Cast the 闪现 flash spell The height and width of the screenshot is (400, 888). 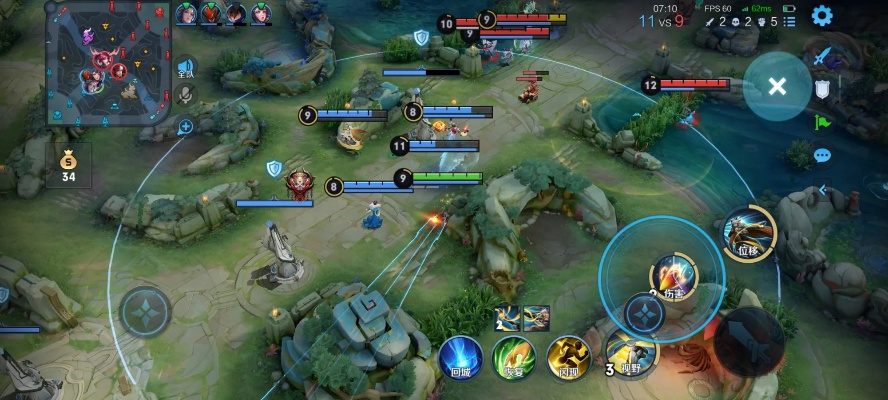pyautogui.click(x=567, y=357)
